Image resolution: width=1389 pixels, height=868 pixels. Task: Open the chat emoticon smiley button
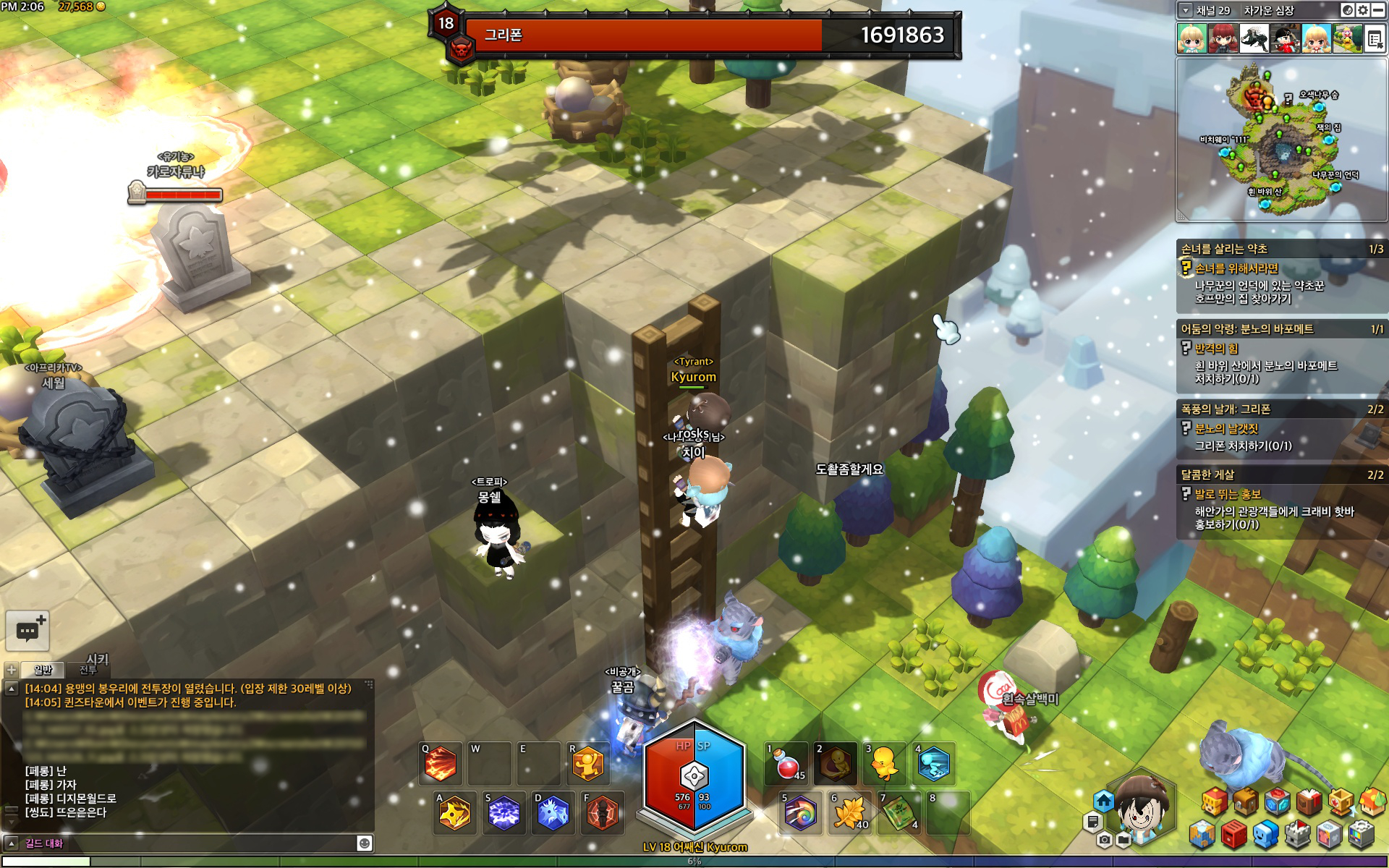tap(365, 843)
